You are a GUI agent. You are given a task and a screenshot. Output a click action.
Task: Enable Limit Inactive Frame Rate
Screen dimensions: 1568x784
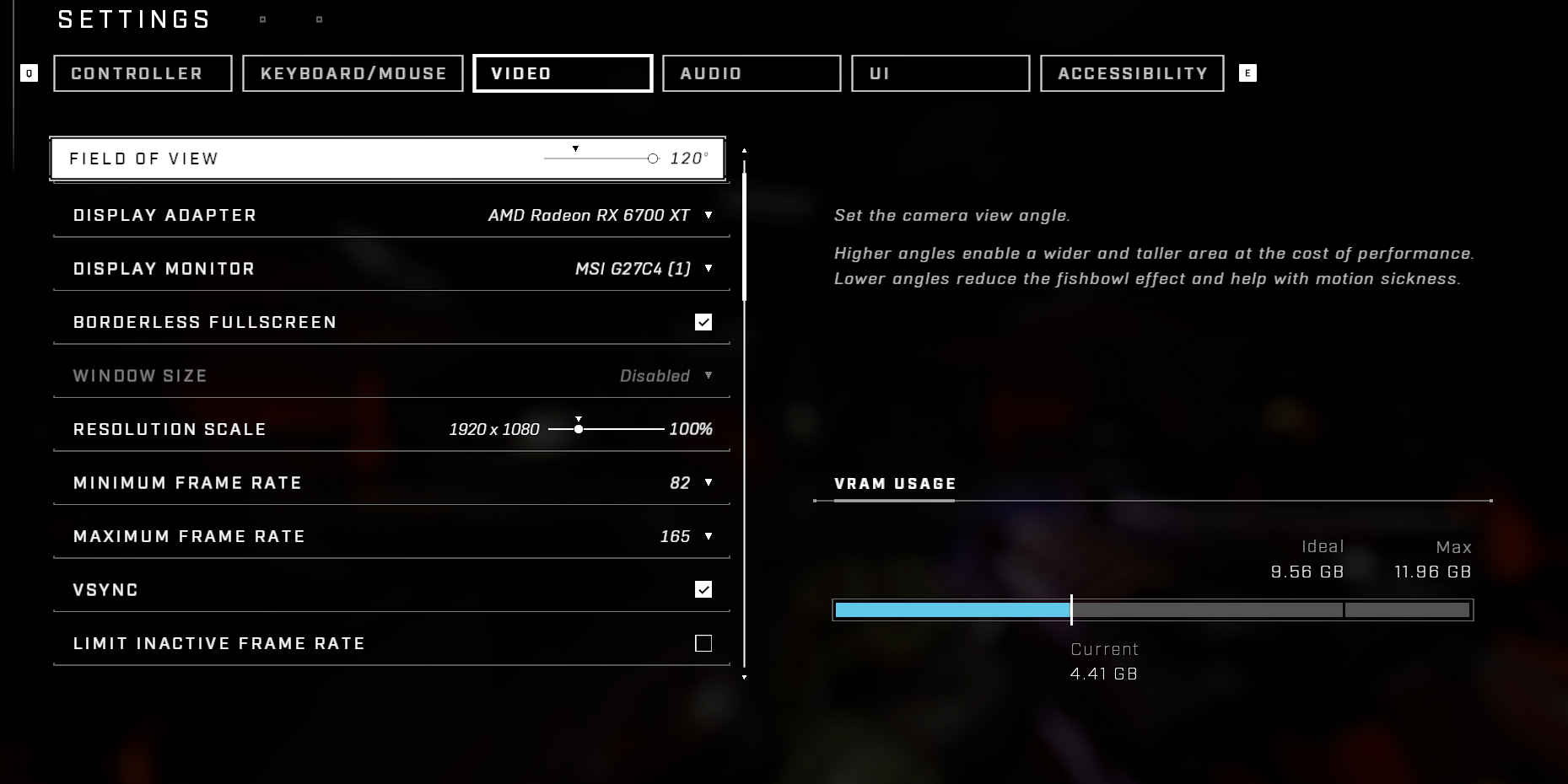[x=703, y=643]
